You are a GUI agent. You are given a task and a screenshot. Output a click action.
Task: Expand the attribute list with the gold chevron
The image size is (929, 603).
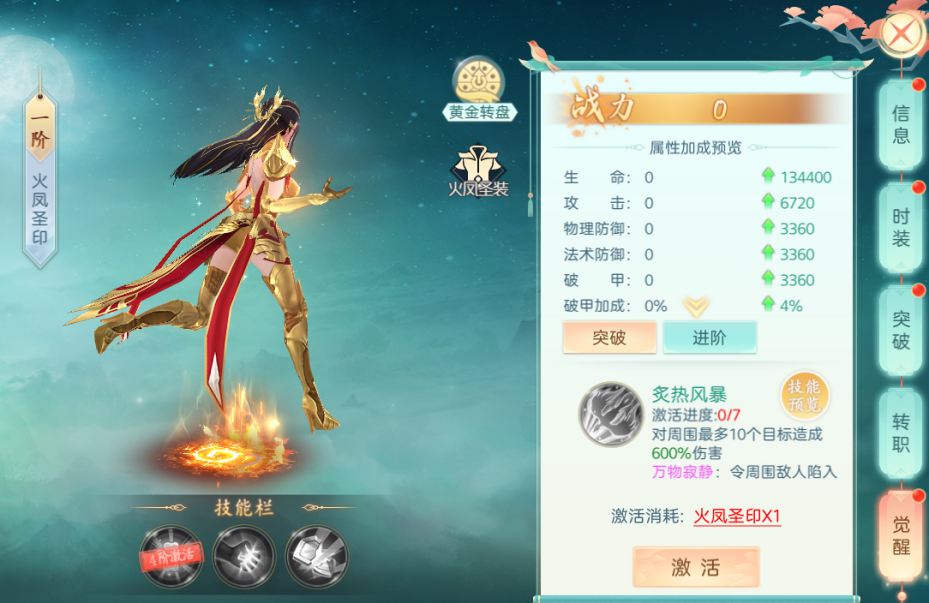696,305
